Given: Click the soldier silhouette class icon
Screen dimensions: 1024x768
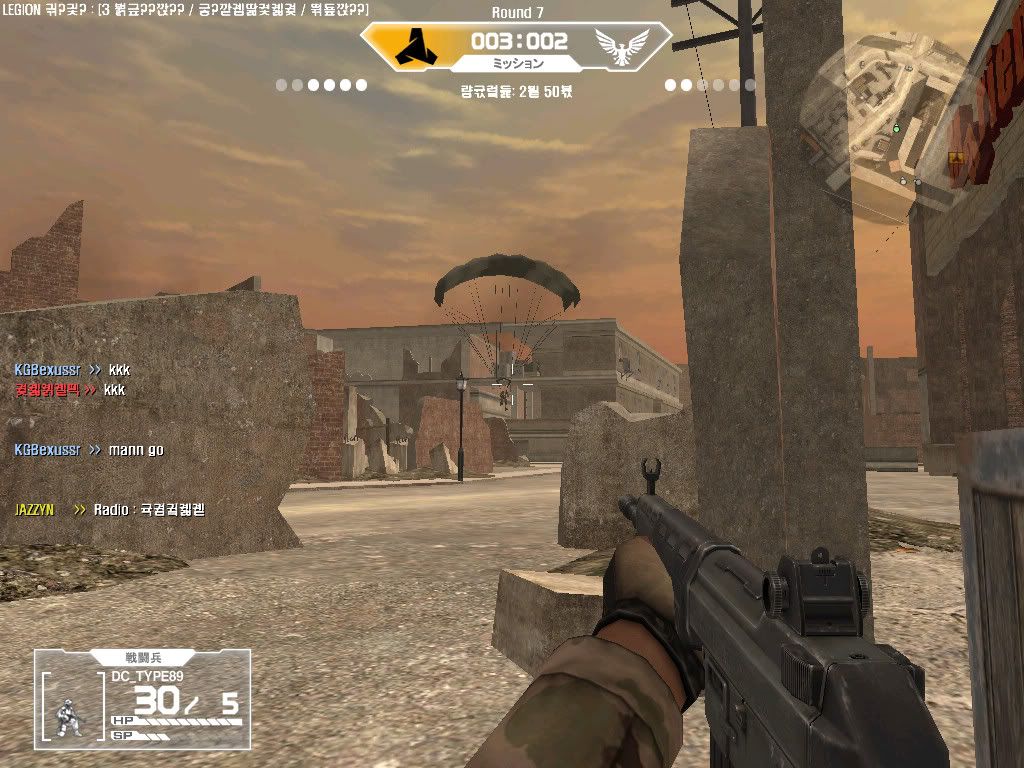Looking at the screenshot, I should click(x=70, y=716).
